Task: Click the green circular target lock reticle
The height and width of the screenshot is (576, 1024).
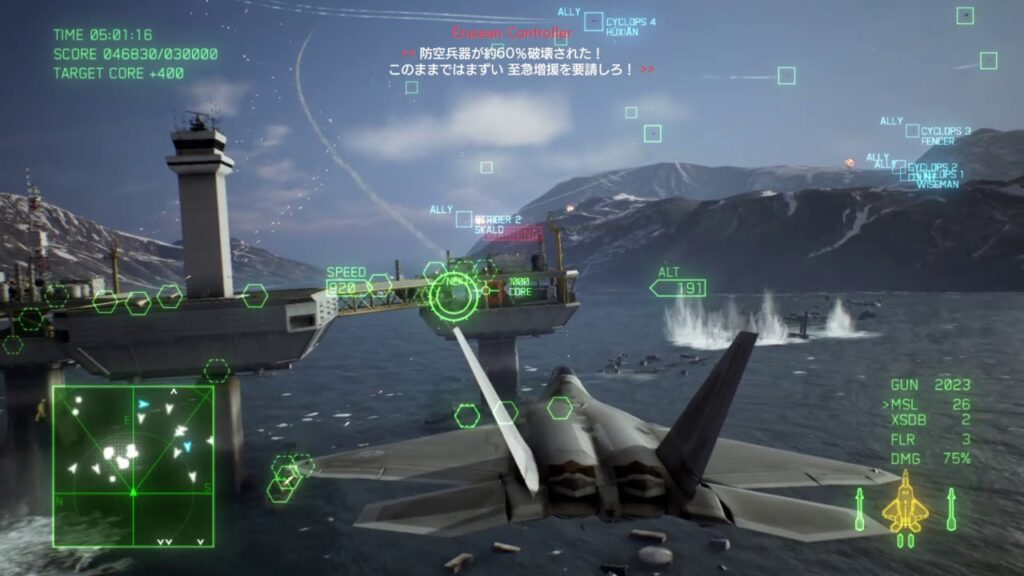Action: [454, 295]
